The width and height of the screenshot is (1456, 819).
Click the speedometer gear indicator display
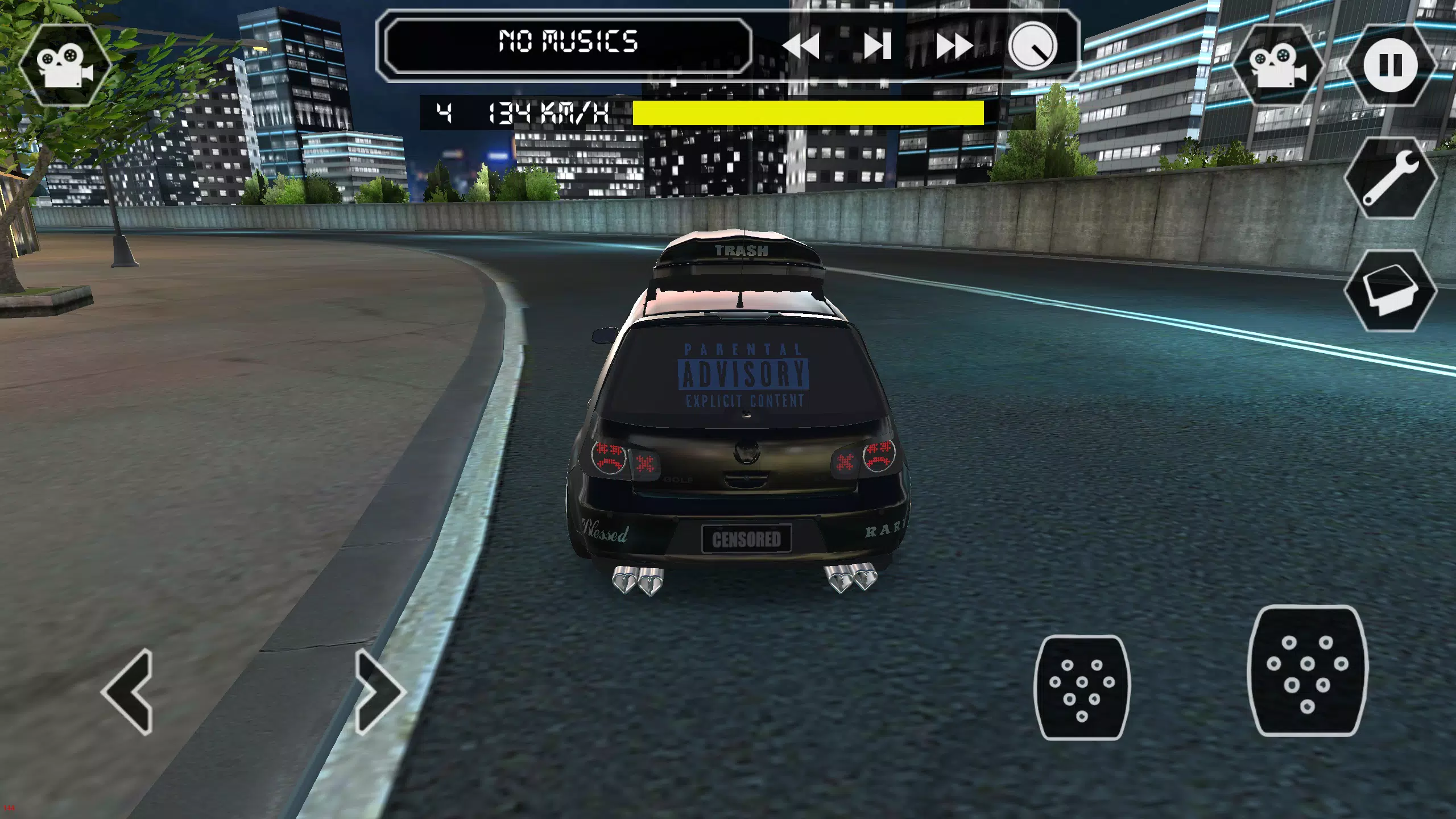[443, 113]
